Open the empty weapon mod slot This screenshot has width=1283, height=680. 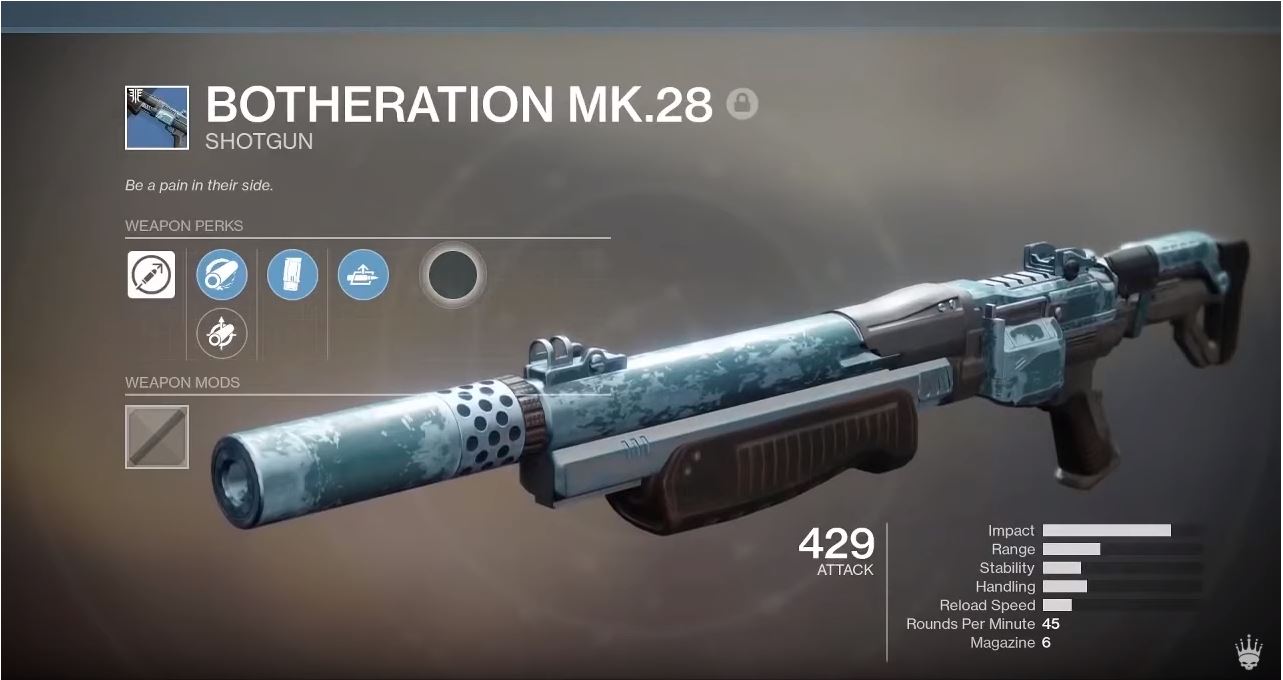tap(156, 436)
